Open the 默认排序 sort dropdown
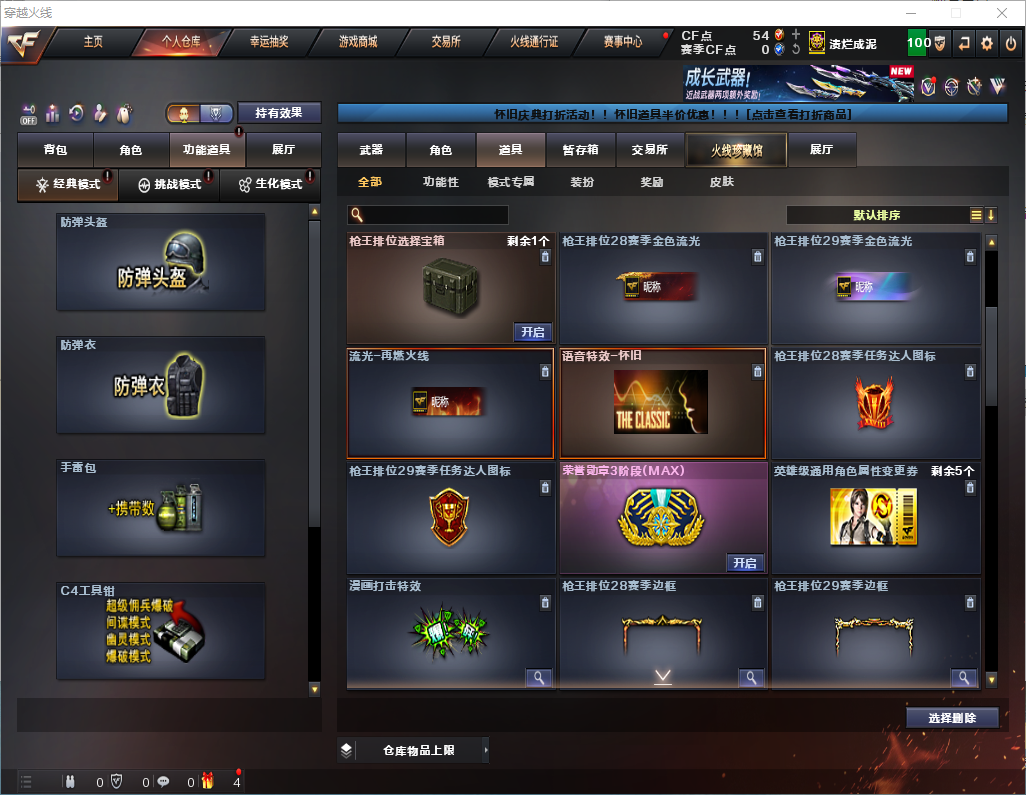Screen dimensions: 1026x795 point(876,215)
